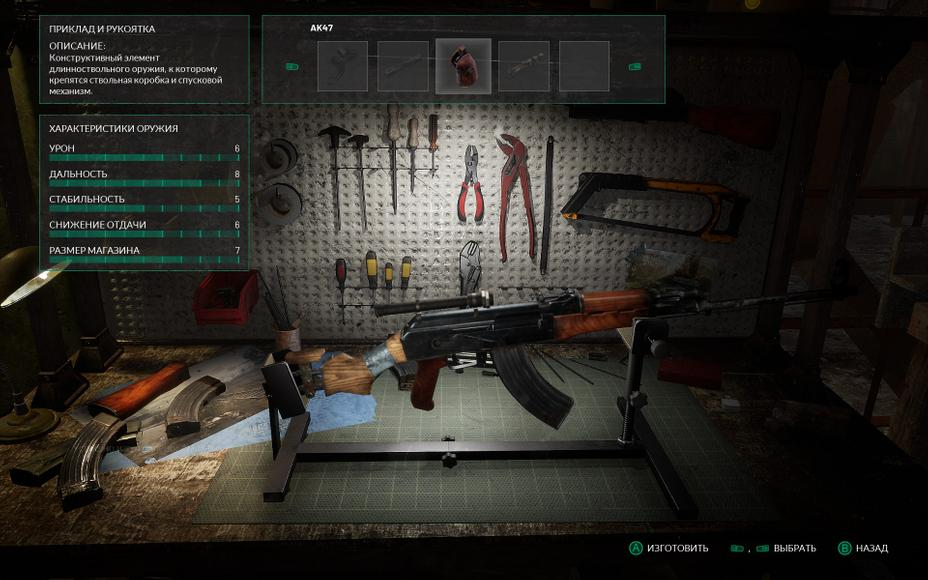Choose the dimmed long thin barrel part slot
Viewport: 928px width, 580px height.
[x=403, y=66]
